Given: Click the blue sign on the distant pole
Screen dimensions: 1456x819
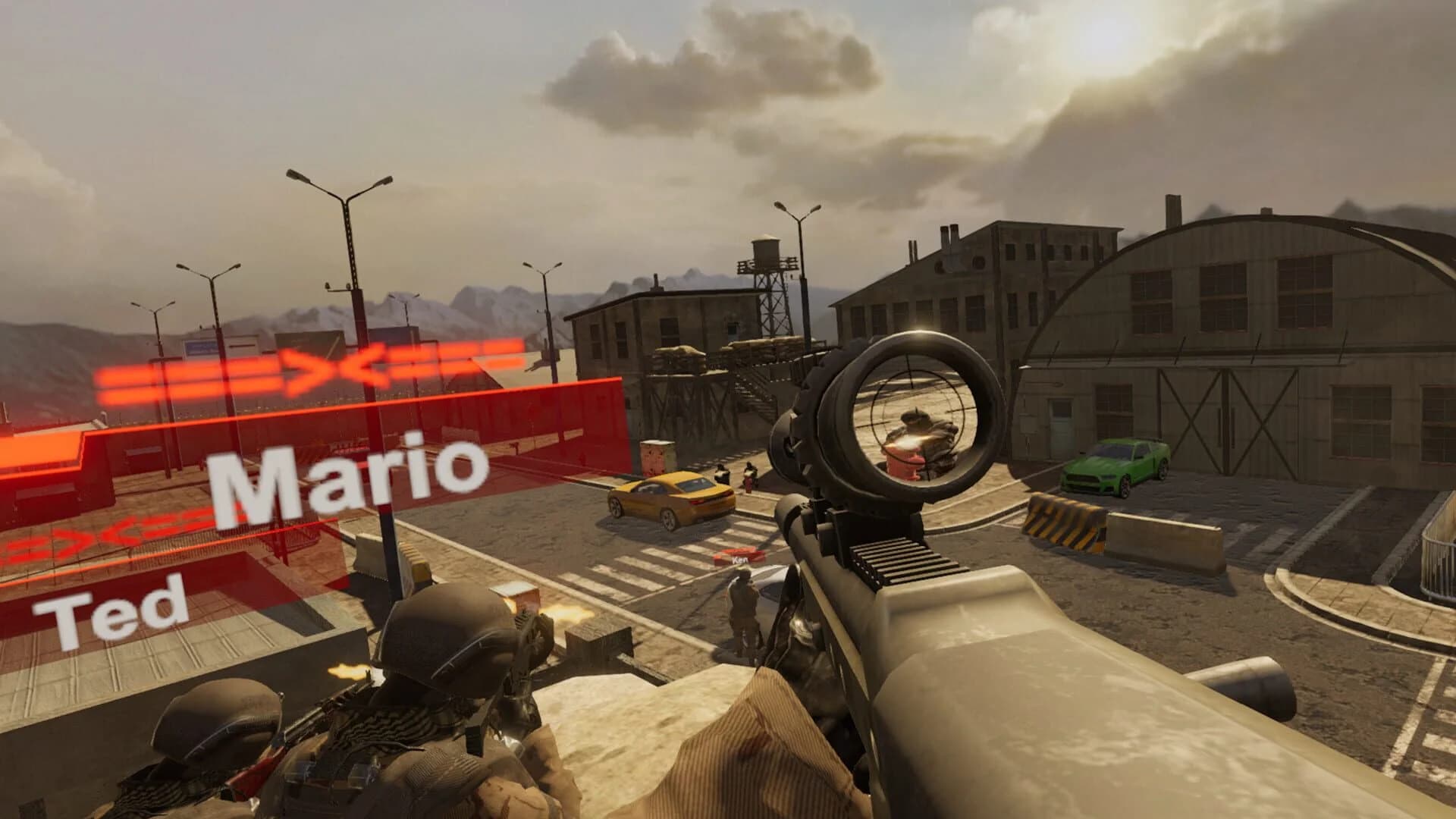Looking at the screenshot, I should pyautogui.click(x=199, y=345).
